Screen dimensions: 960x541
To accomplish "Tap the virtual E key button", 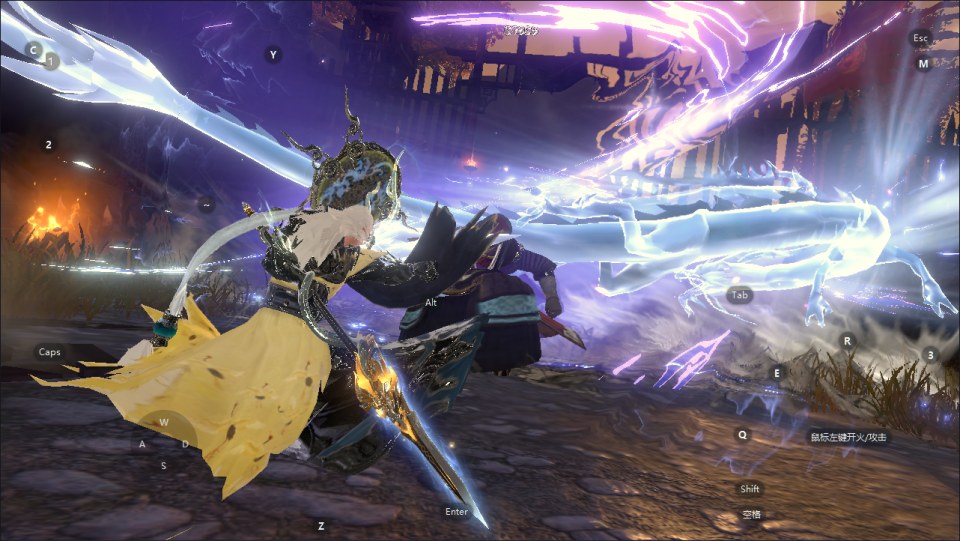I will tap(775, 373).
